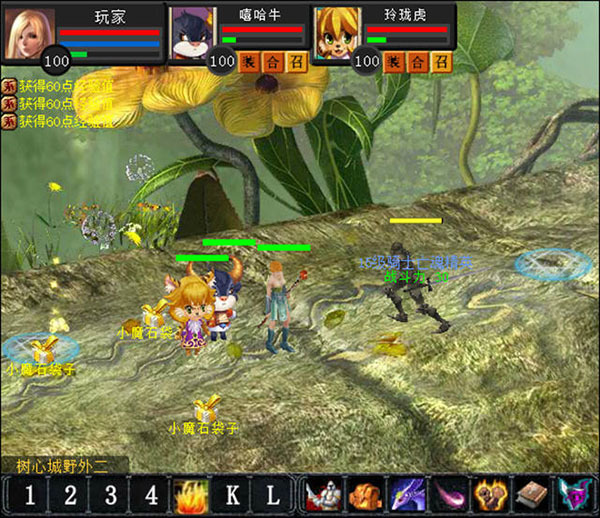This screenshot has width=600, height=518.
Task: Tap 玲珑虎's 召 summon button
Action: [x=441, y=62]
